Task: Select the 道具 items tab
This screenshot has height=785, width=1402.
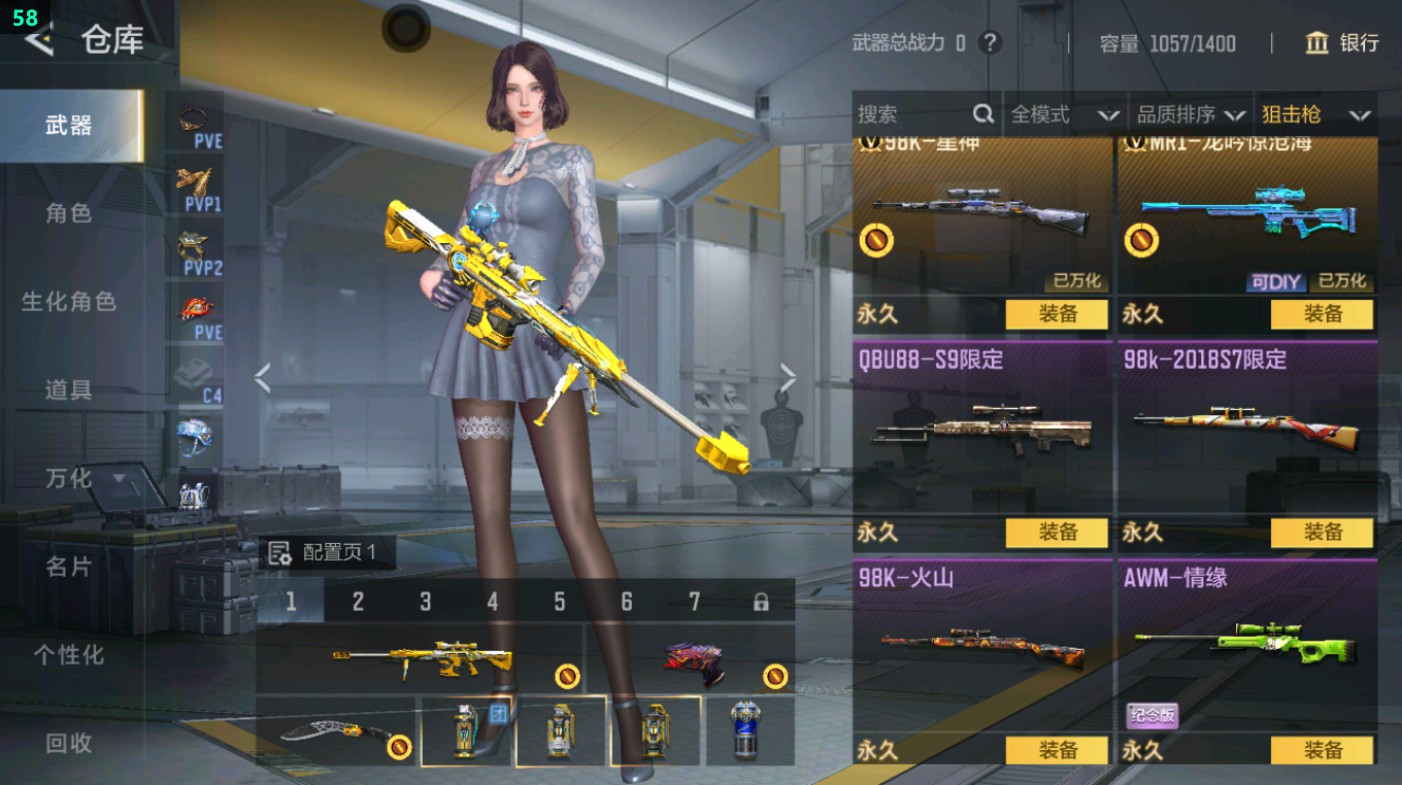Action: click(69, 390)
